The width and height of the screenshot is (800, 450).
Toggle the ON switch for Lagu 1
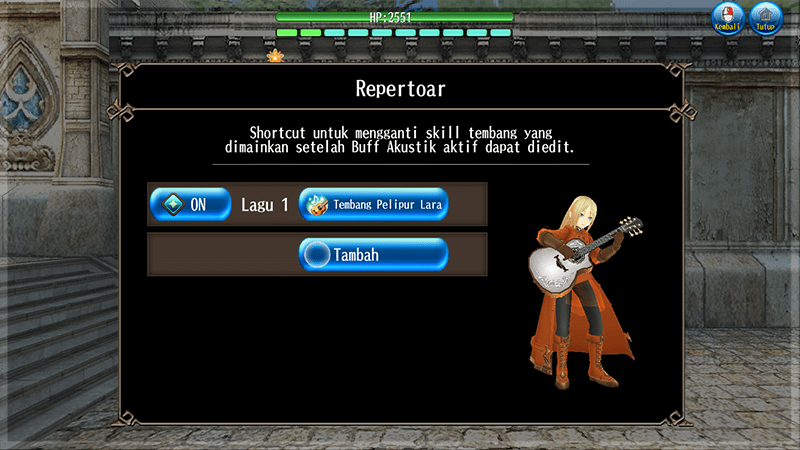[x=190, y=205]
